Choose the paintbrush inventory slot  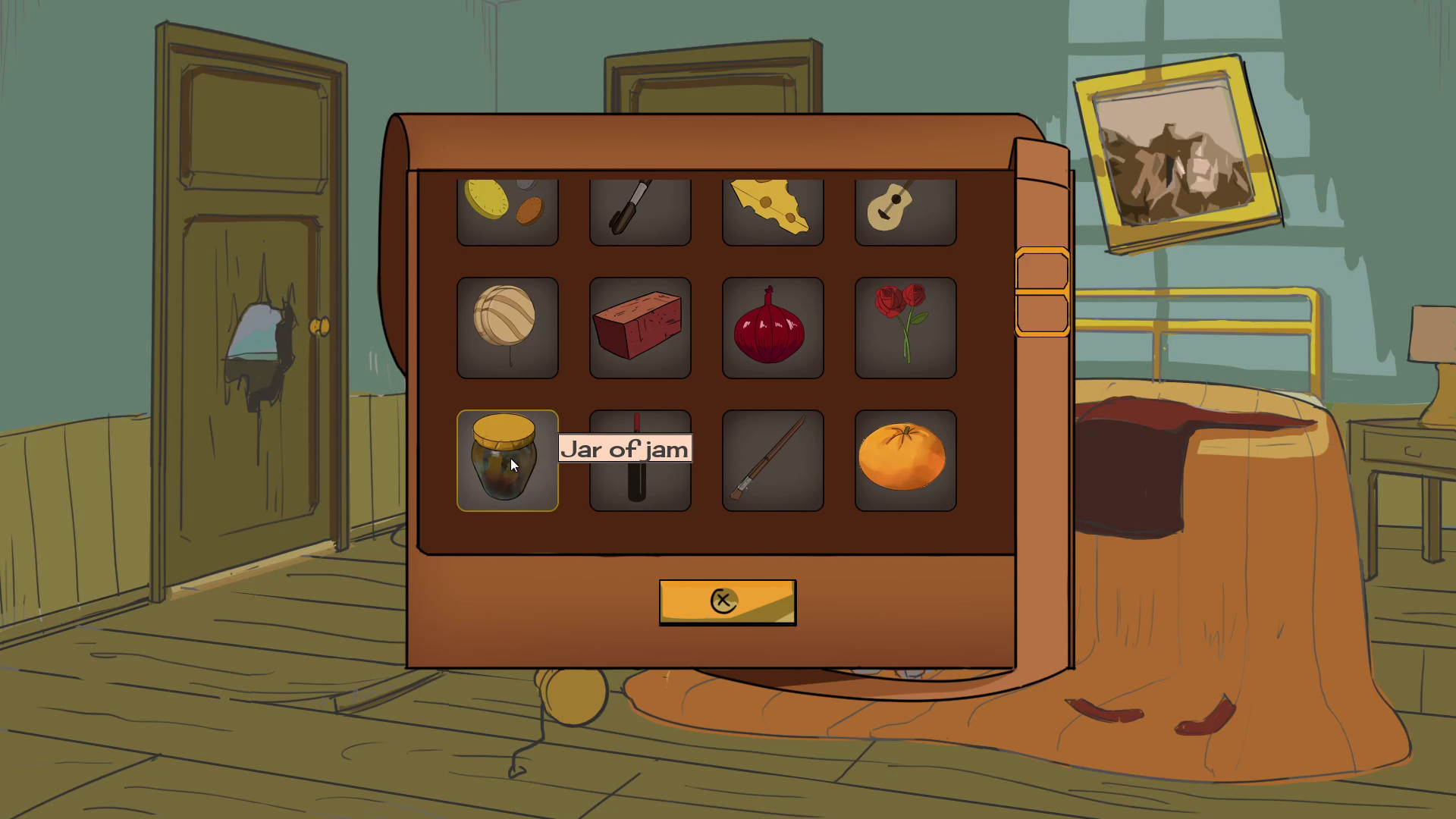pyautogui.click(x=772, y=460)
